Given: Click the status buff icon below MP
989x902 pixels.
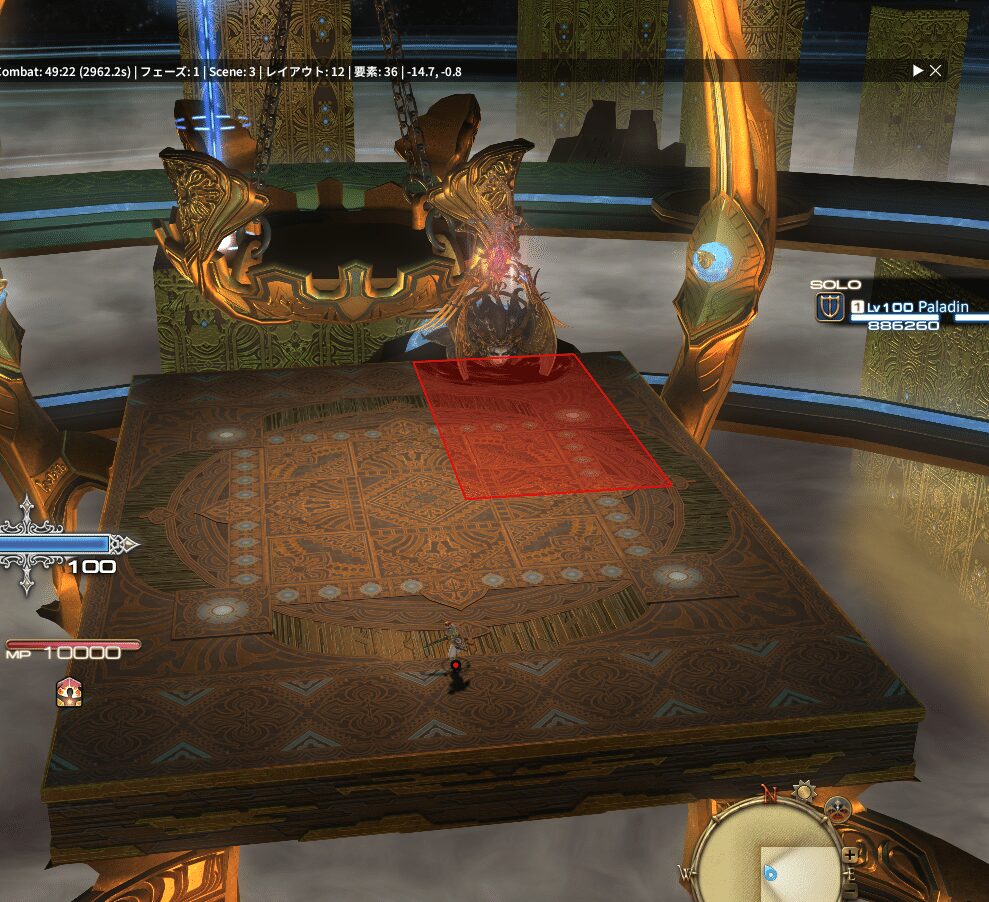Looking at the screenshot, I should (x=69, y=692).
